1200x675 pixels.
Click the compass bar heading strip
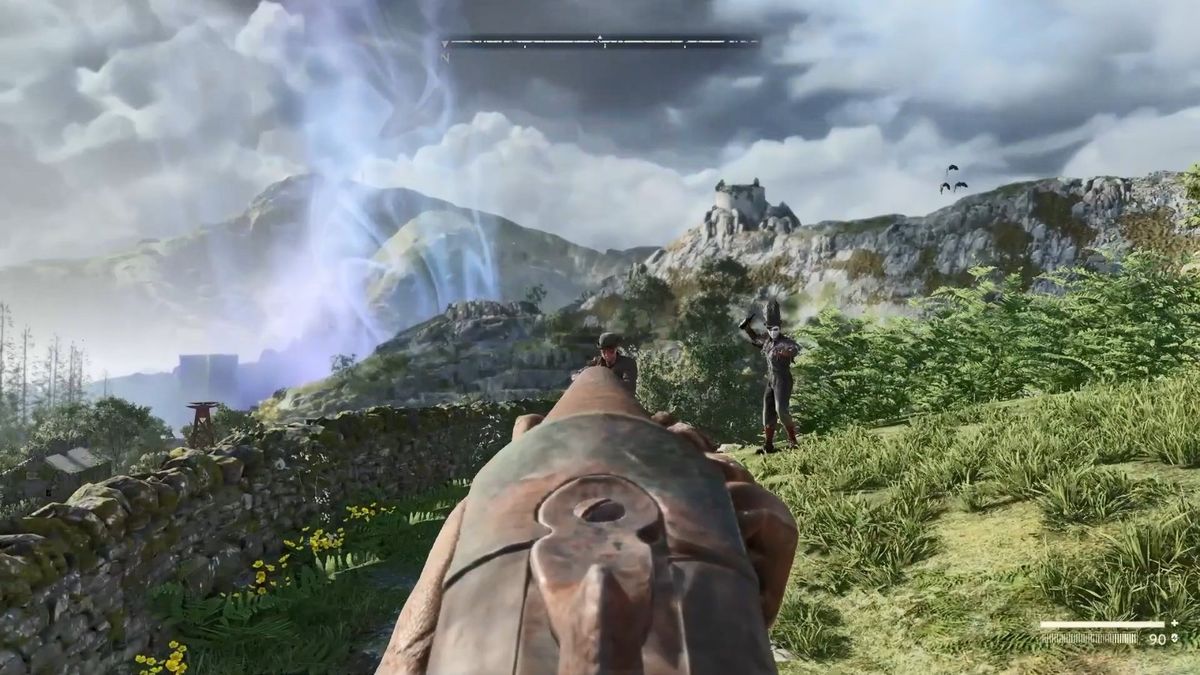(x=600, y=43)
